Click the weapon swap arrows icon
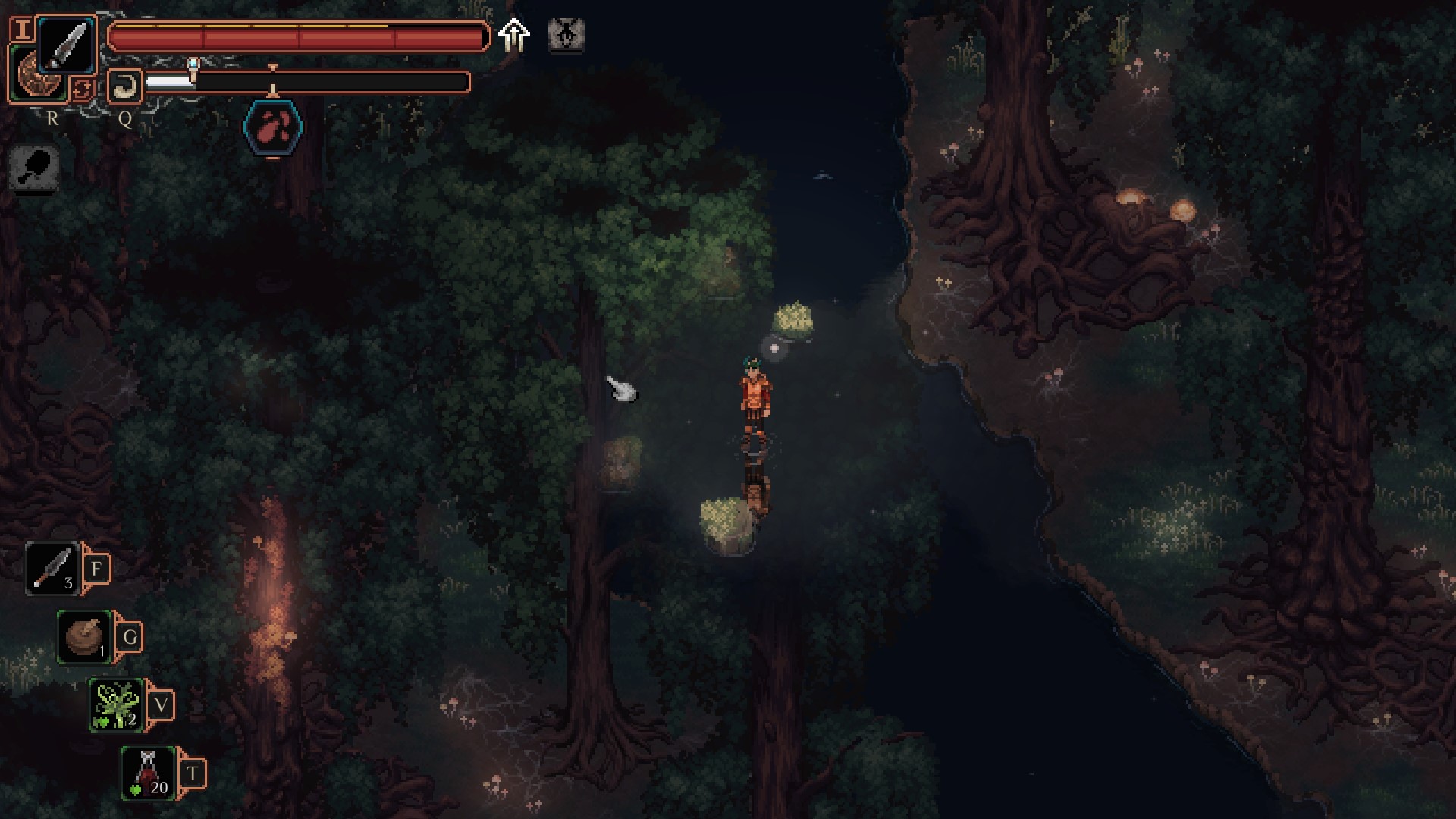This screenshot has height=819, width=1456. click(81, 89)
